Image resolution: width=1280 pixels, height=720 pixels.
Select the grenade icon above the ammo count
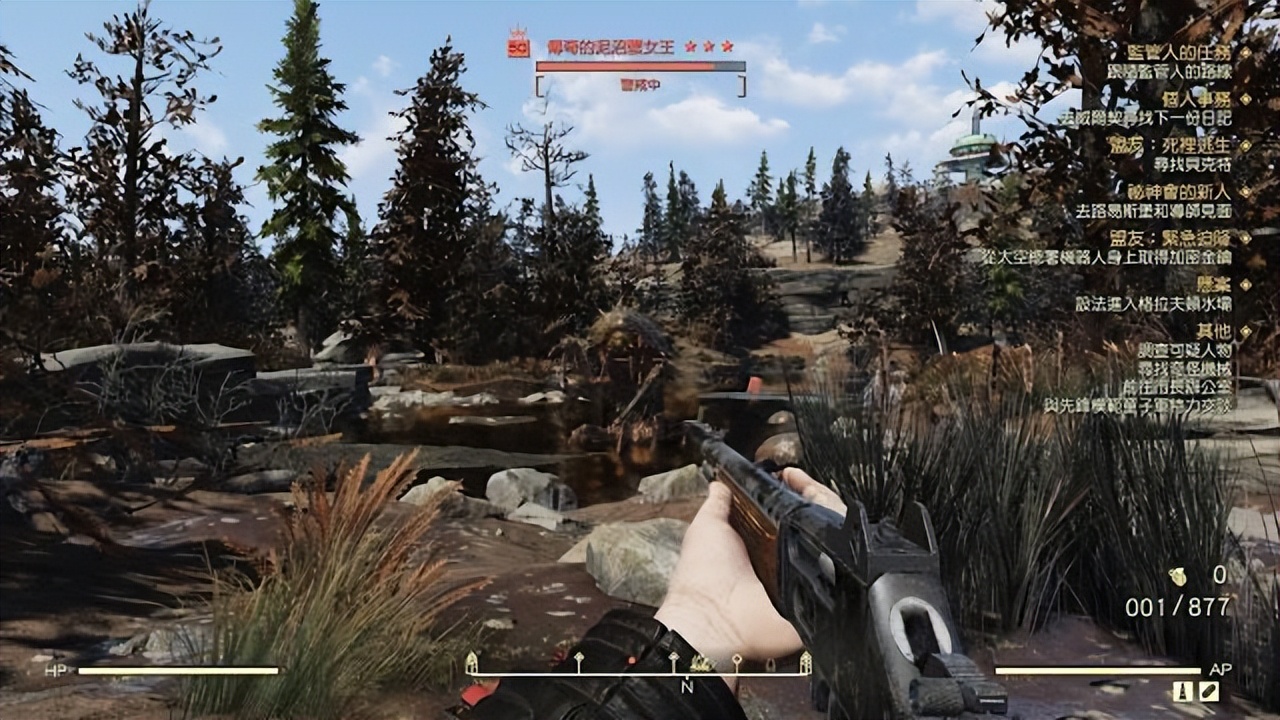pos(1177,576)
